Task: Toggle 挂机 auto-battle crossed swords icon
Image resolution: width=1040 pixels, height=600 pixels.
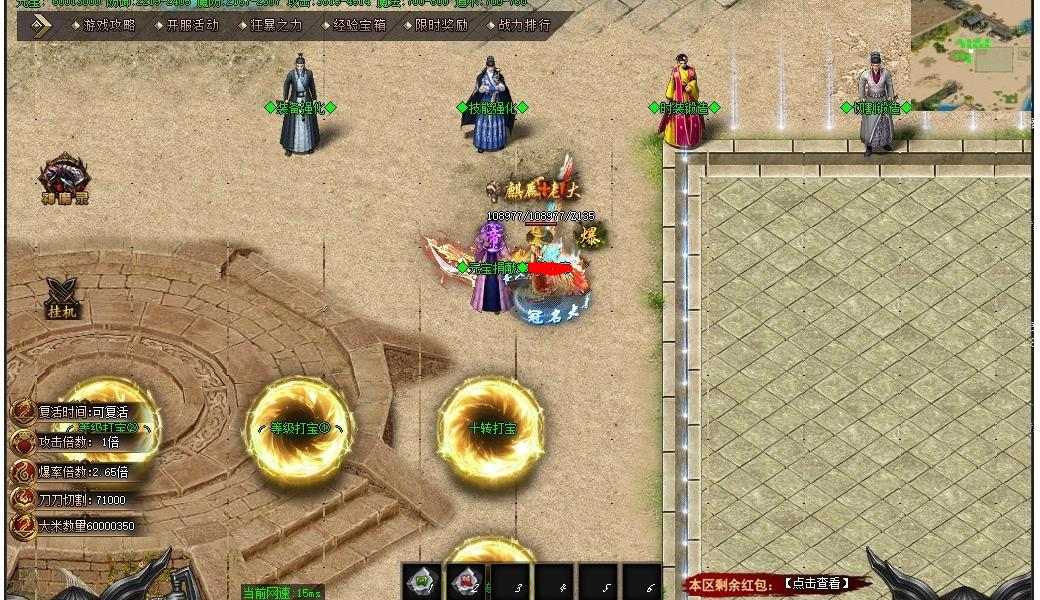Action: [x=62, y=297]
